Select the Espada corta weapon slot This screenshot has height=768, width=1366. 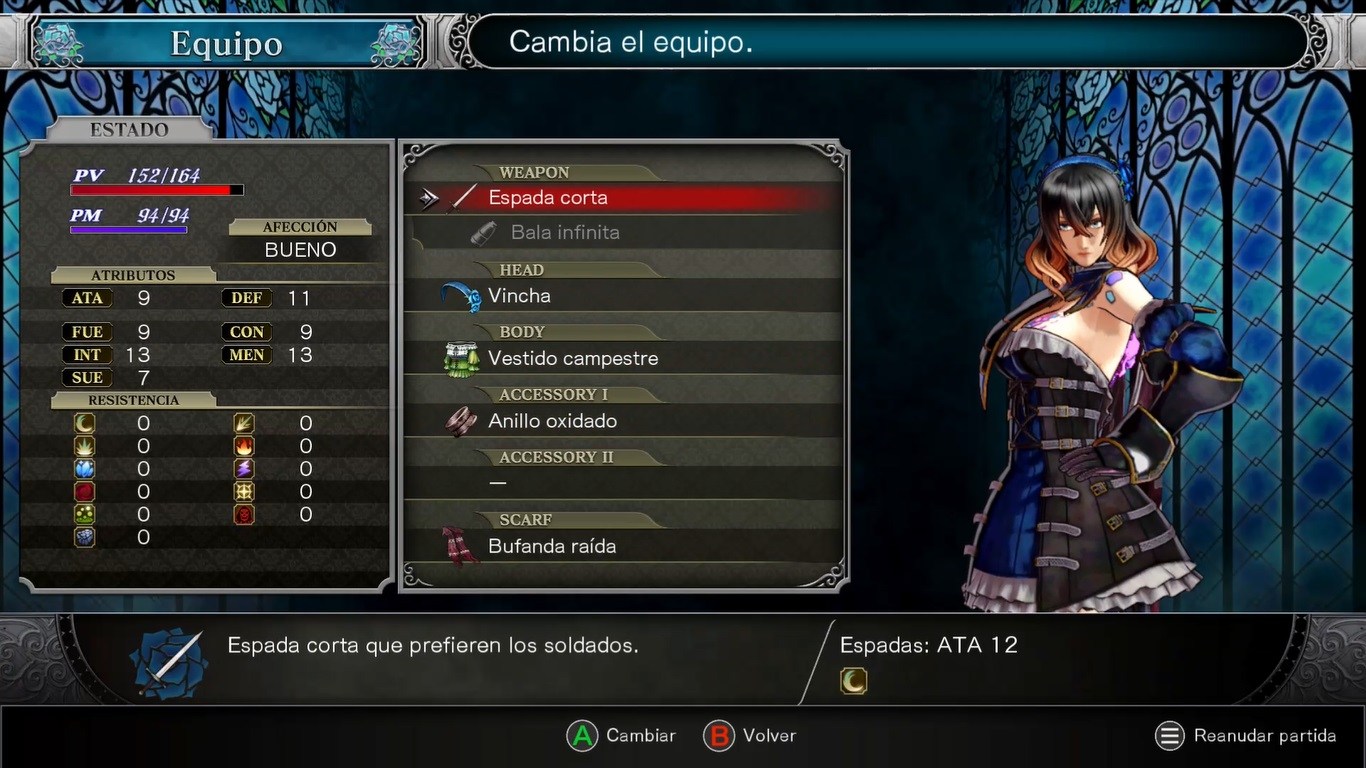click(x=548, y=198)
